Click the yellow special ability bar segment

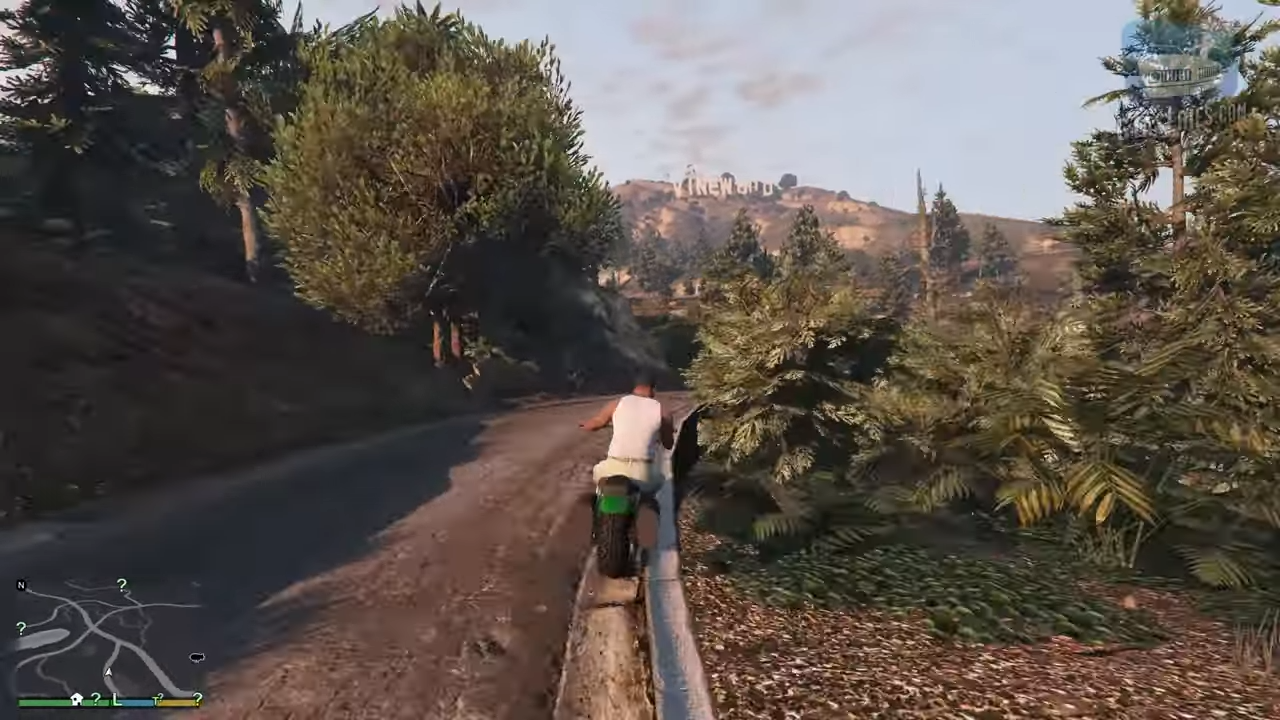pyautogui.click(x=178, y=702)
